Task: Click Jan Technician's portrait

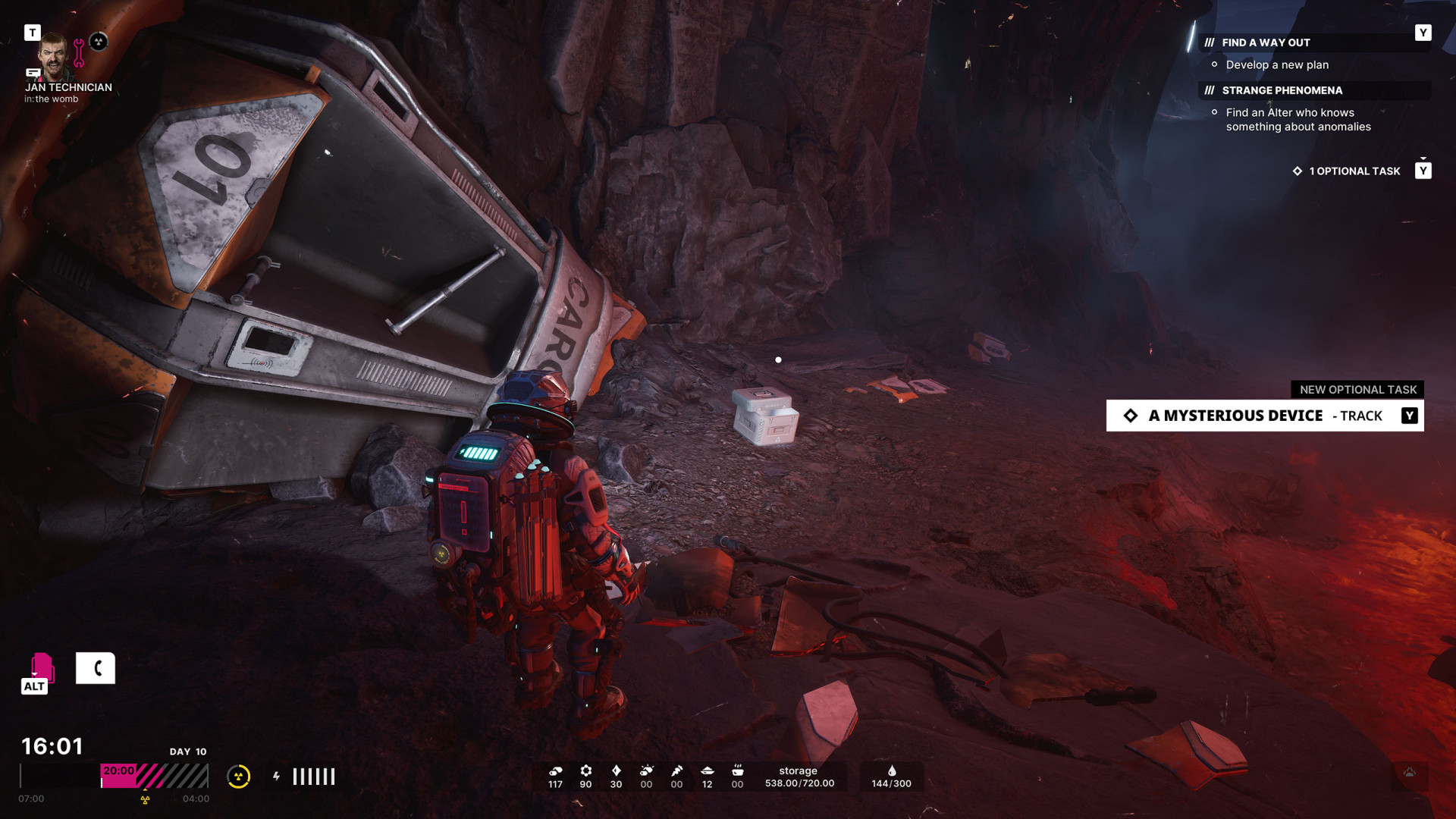Action: tap(53, 56)
